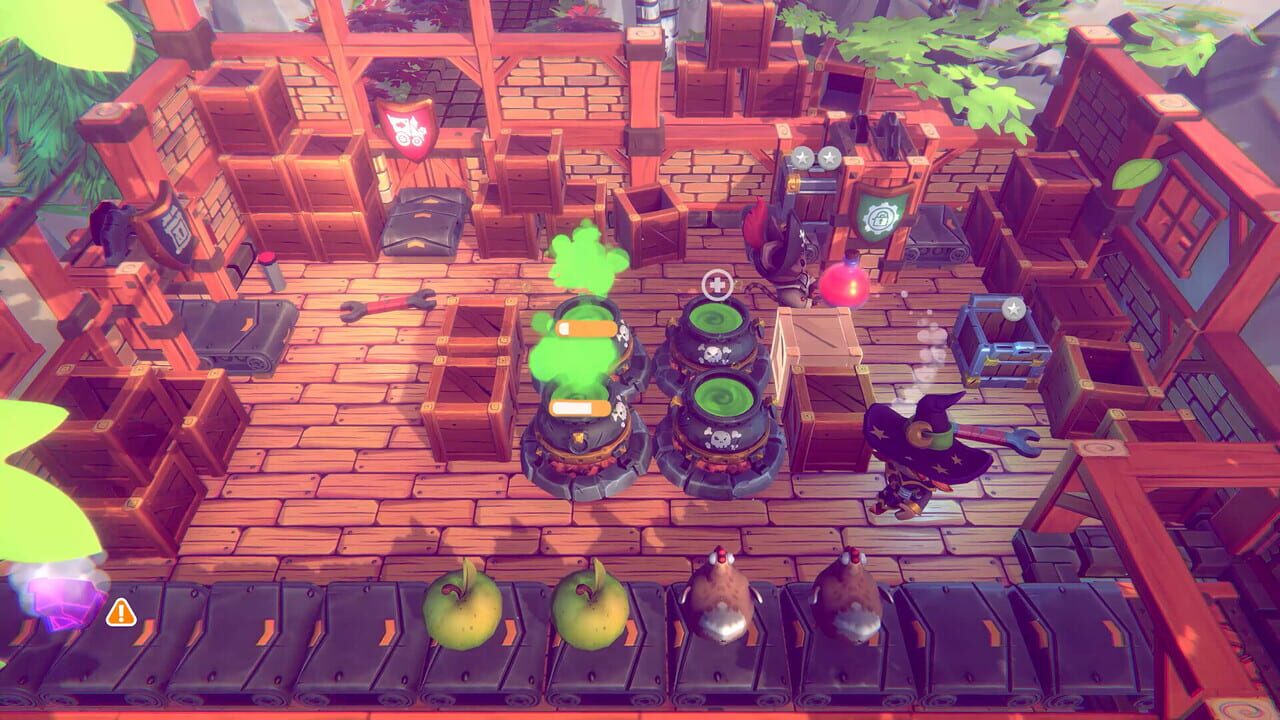Click the left star screw above the machine
Screen dimensions: 1280x720
802,157
